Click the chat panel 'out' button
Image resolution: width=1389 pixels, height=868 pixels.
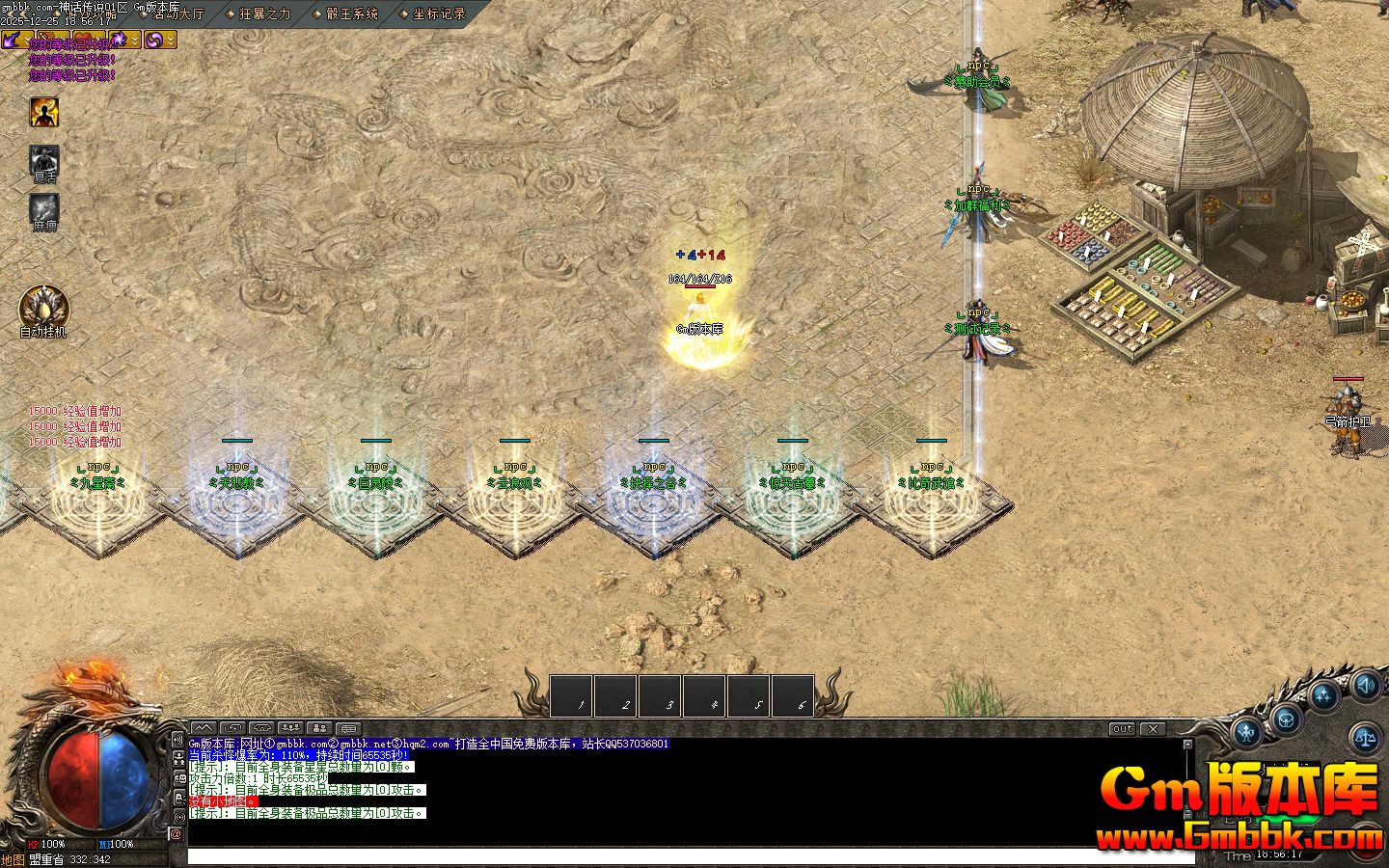1122,729
